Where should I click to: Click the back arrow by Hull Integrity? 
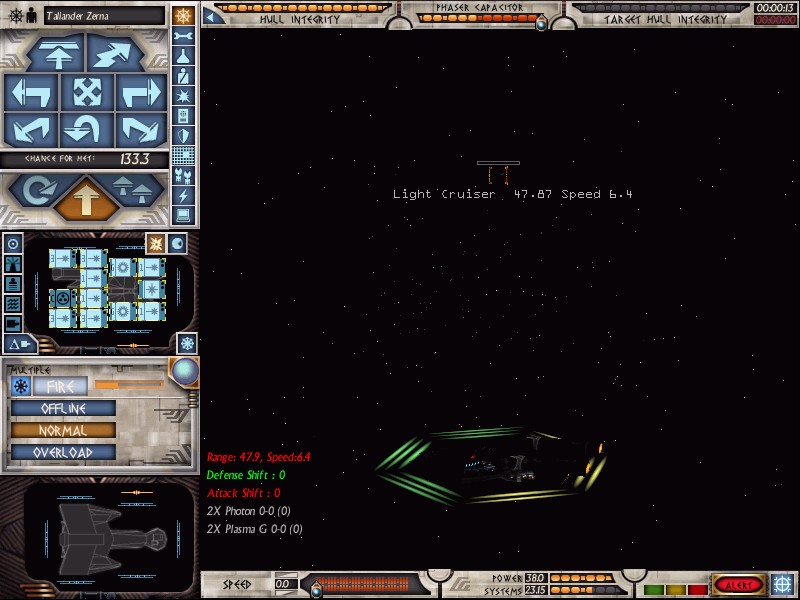(211, 16)
